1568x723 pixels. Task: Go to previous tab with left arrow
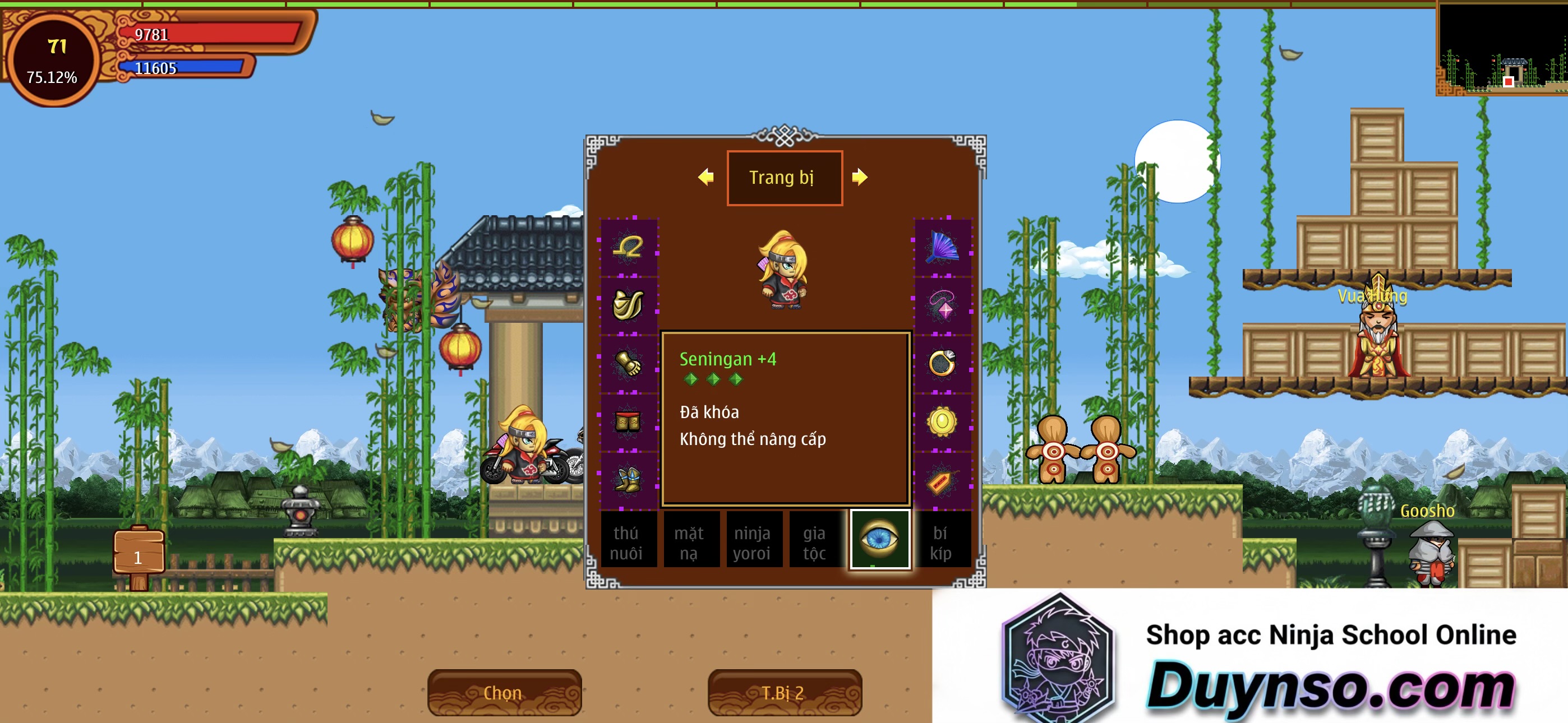tap(706, 177)
